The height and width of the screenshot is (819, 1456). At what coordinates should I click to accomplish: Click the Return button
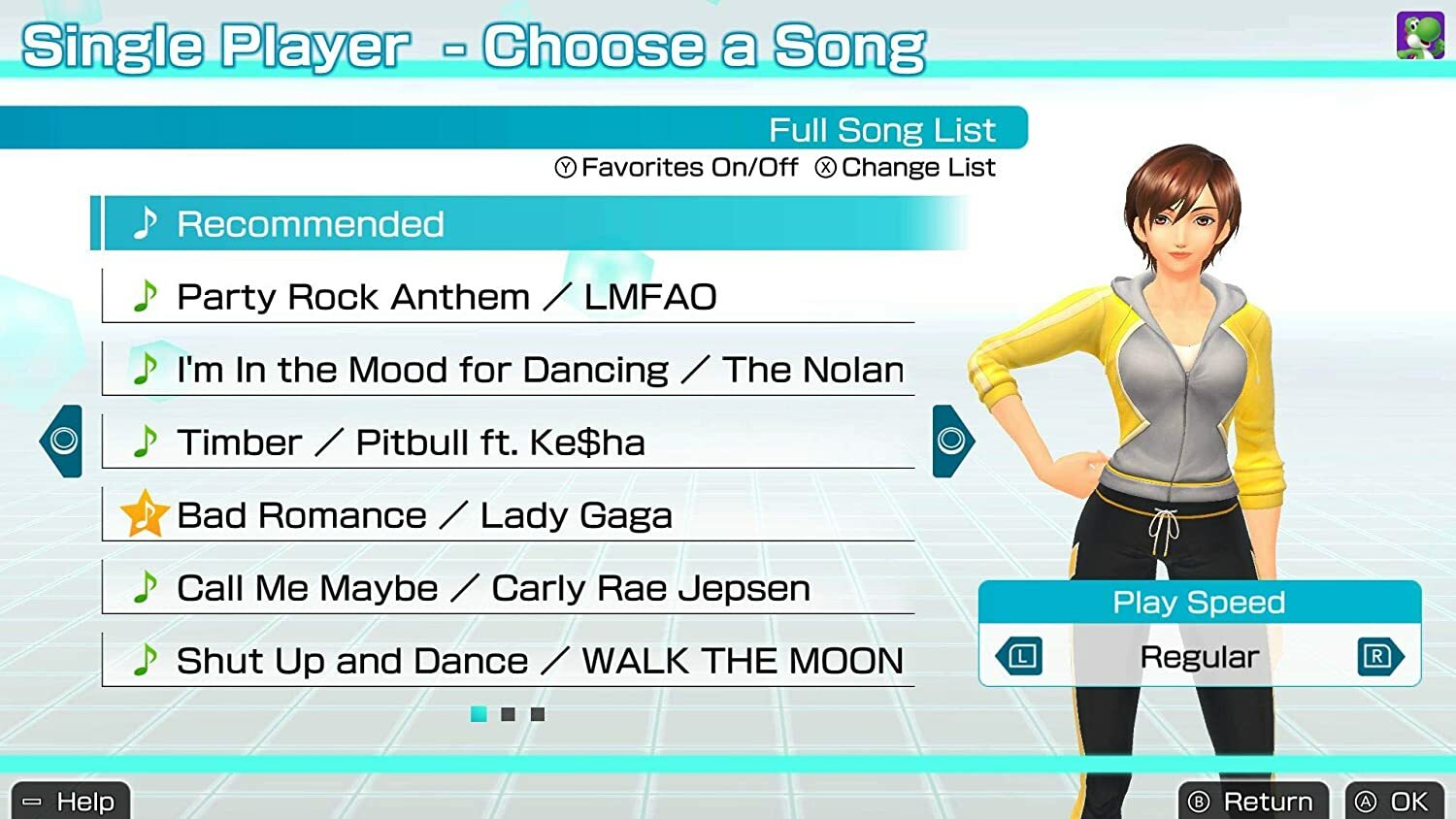(x=1252, y=802)
